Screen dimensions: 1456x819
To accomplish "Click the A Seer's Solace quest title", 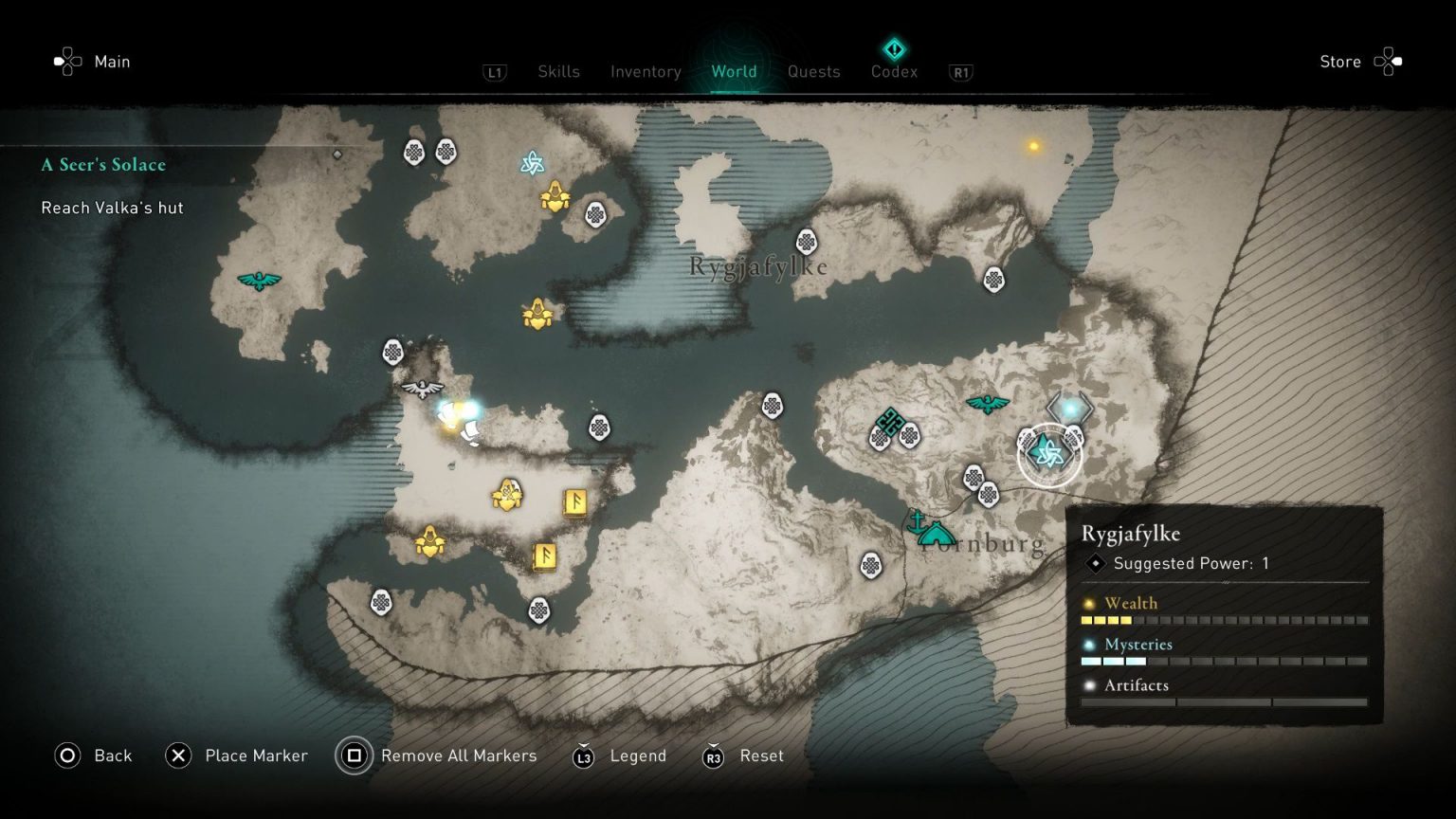I will pos(102,164).
